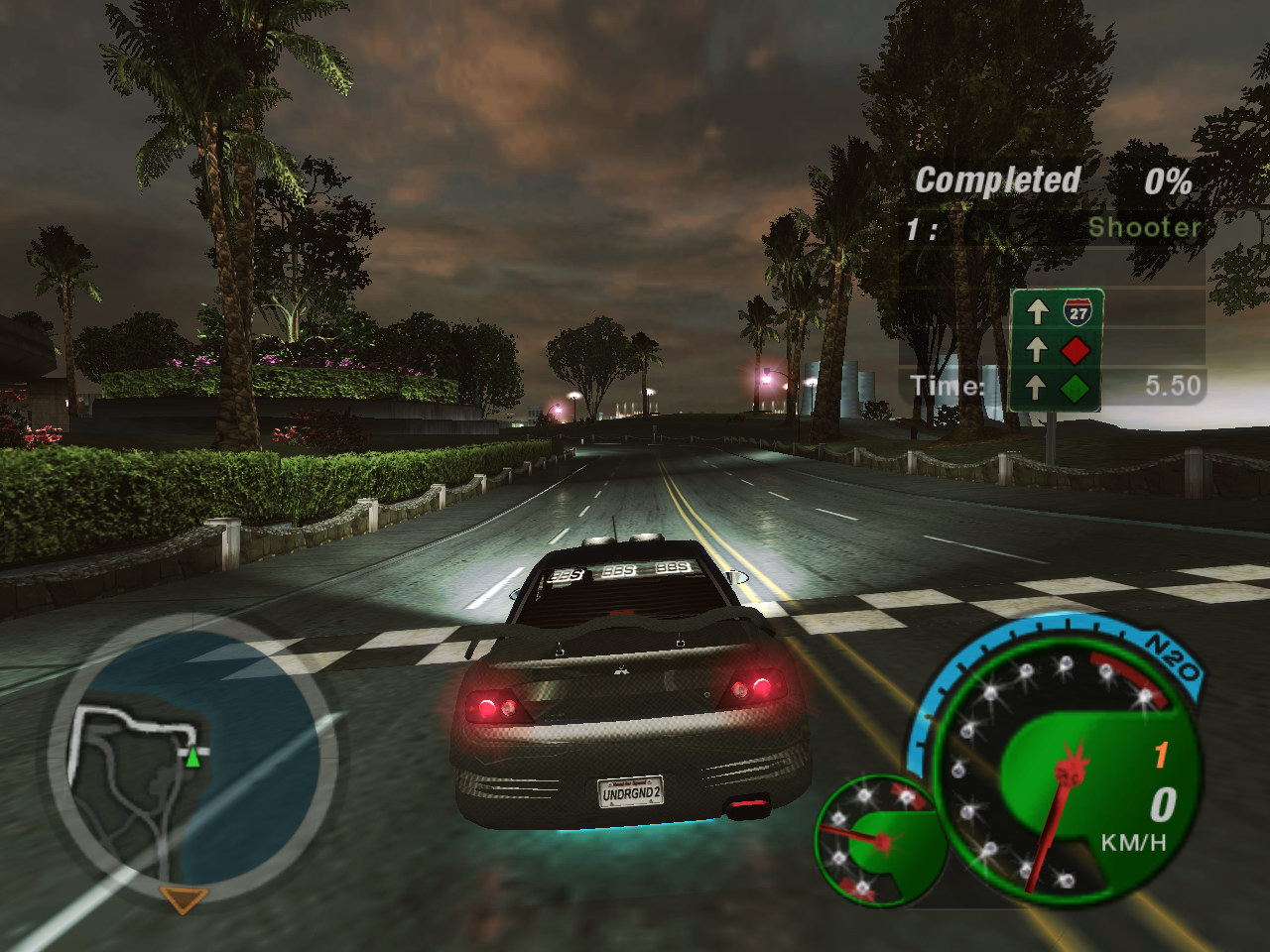Click the circular track minimap
Image resolution: width=1270 pixels, height=952 pixels.
coord(191,759)
